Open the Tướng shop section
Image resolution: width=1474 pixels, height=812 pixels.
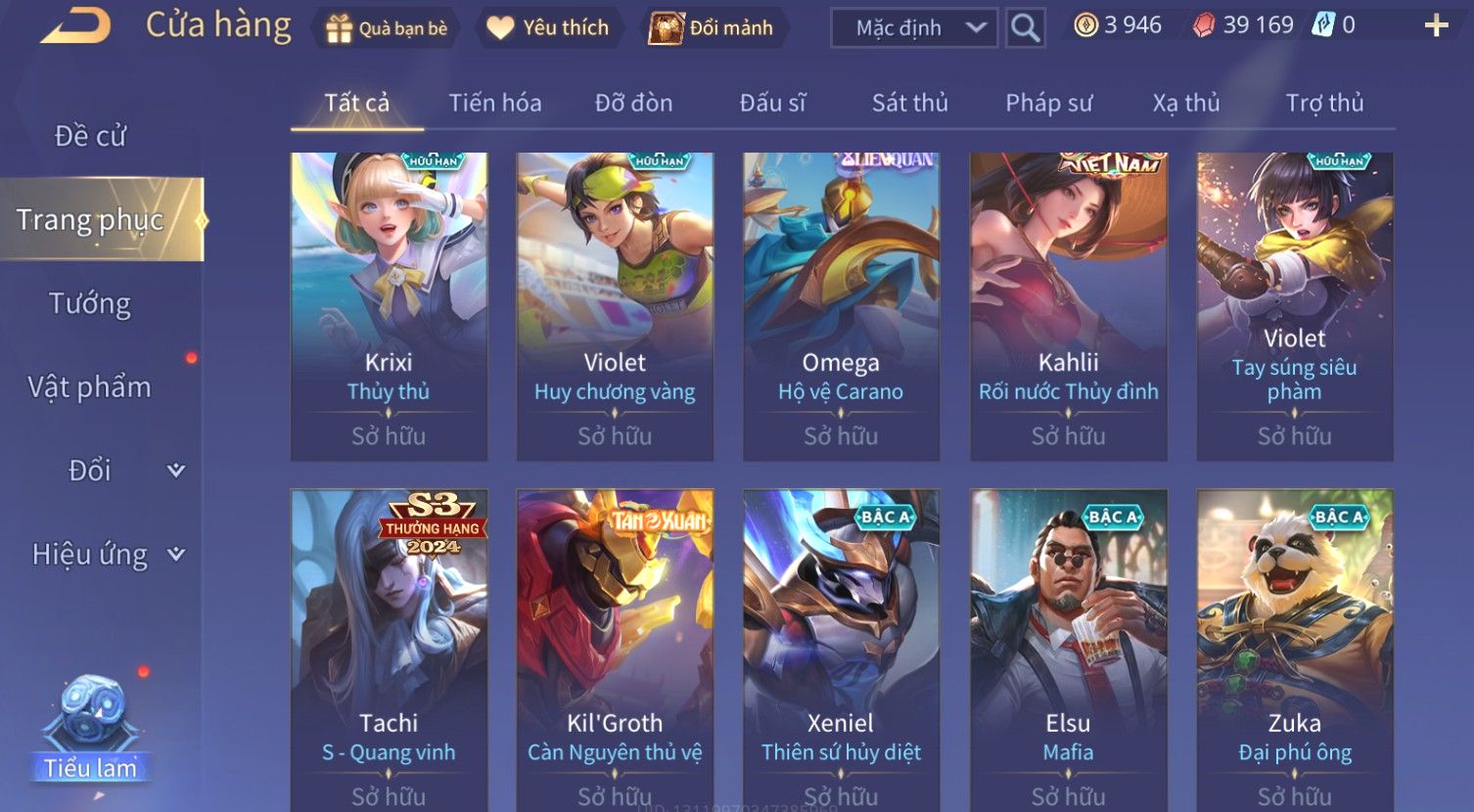[90, 303]
